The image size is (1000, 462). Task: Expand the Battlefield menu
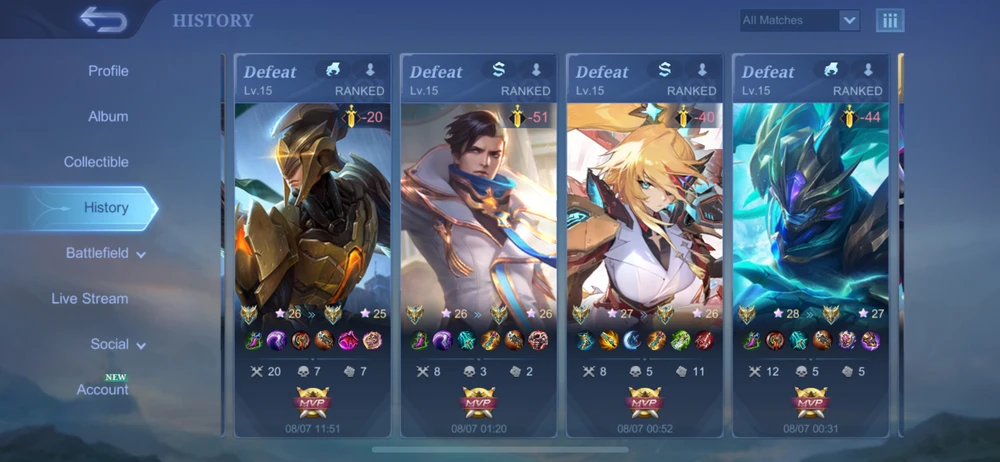click(x=105, y=253)
